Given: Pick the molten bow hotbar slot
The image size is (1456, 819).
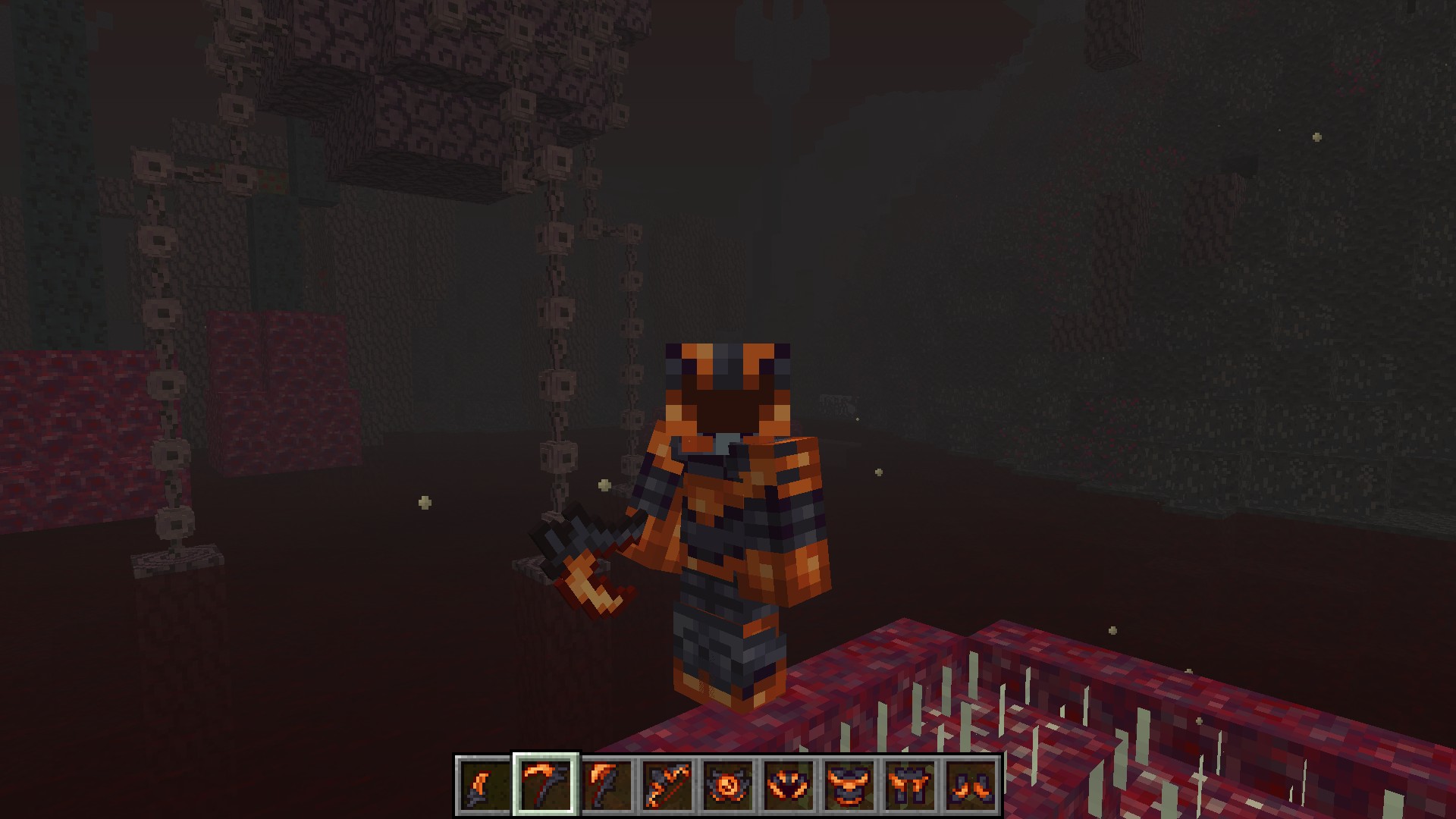Looking at the screenshot, I should (x=667, y=783).
